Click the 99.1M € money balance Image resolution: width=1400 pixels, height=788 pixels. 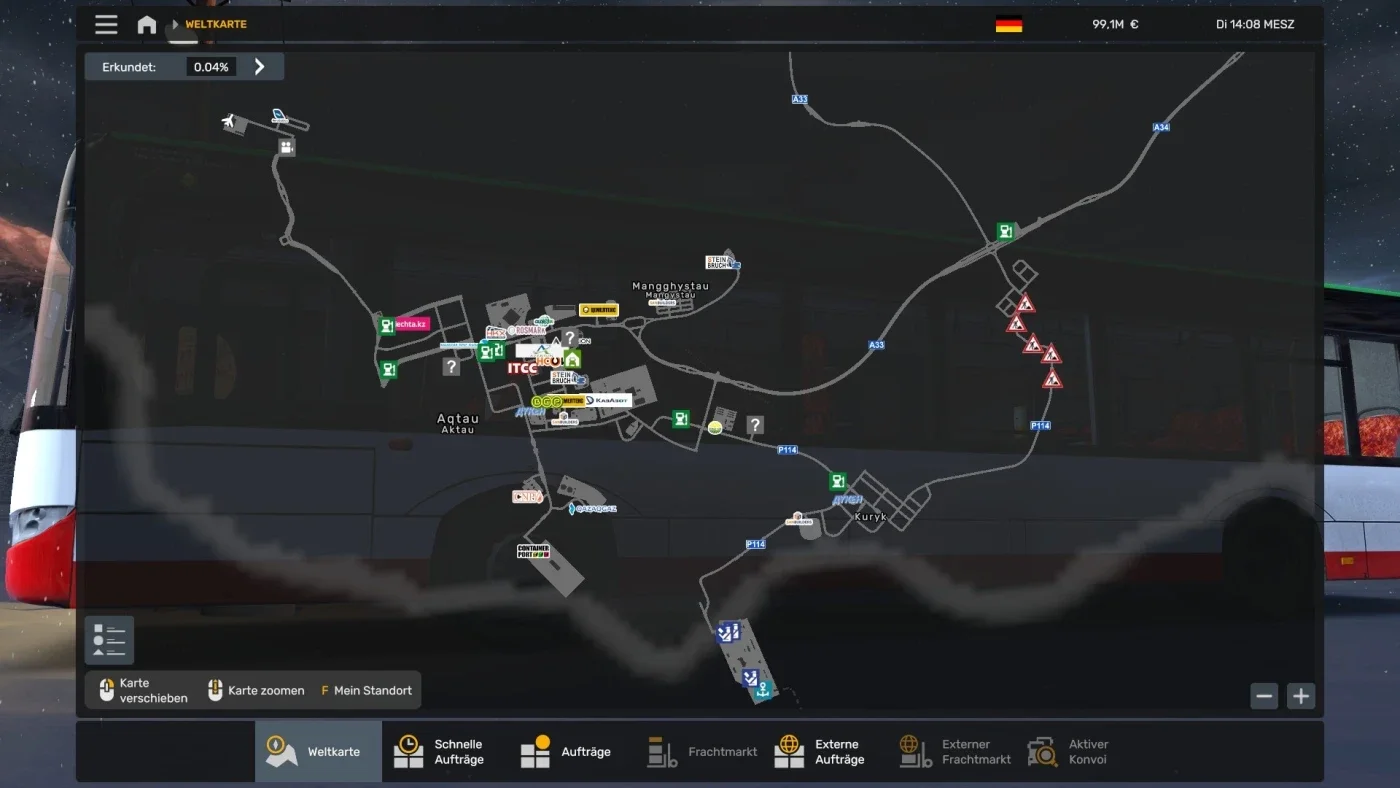coord(1113,24)
